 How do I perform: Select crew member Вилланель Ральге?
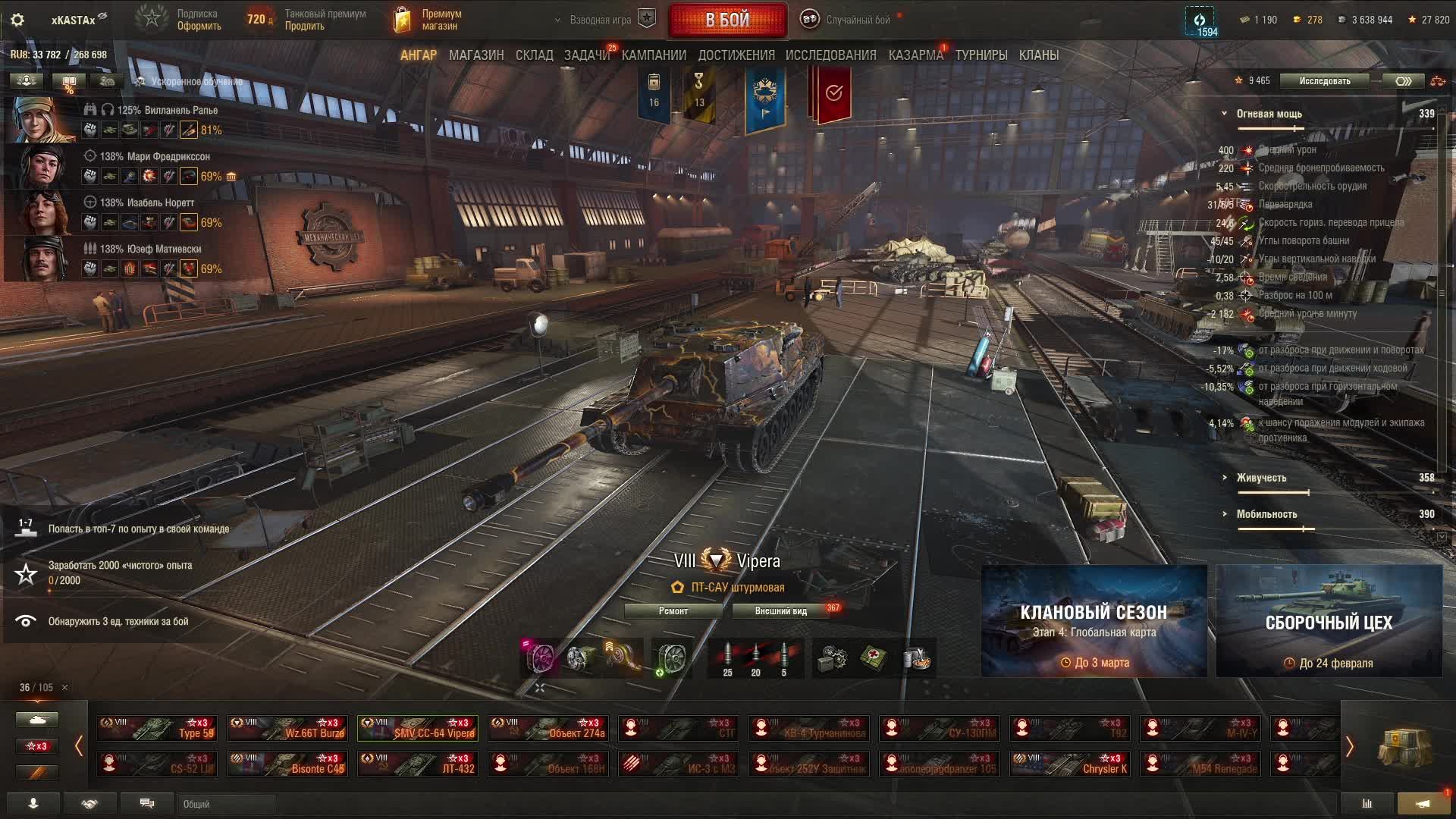(x=167, y=111)
